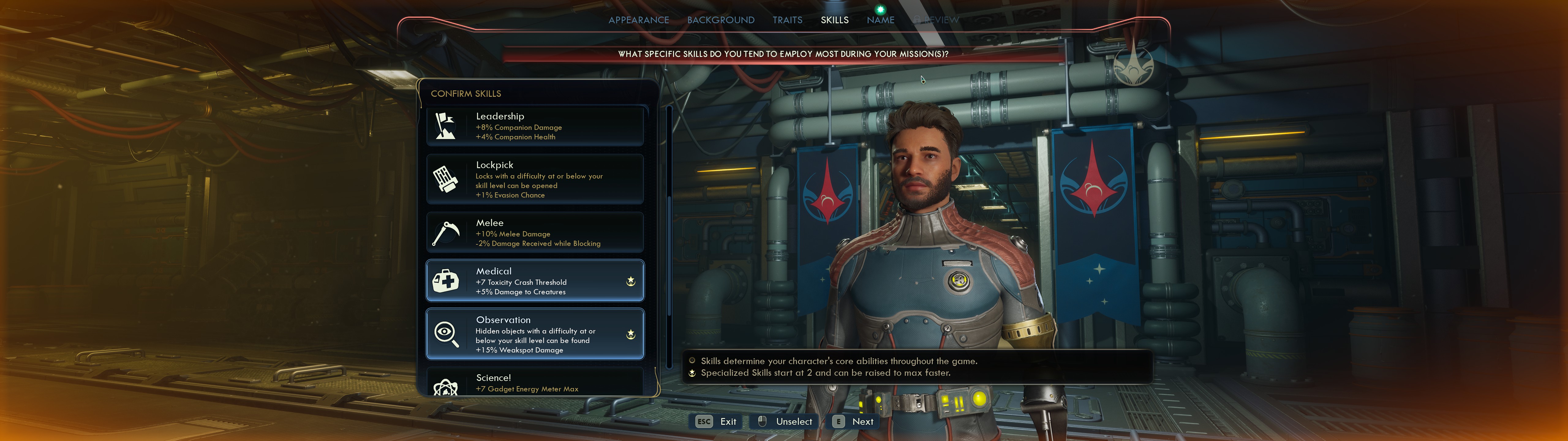Choose the Leadership skill
Image resolution: width=1568 pixels, height=441 pixels.
click(534, 126)
